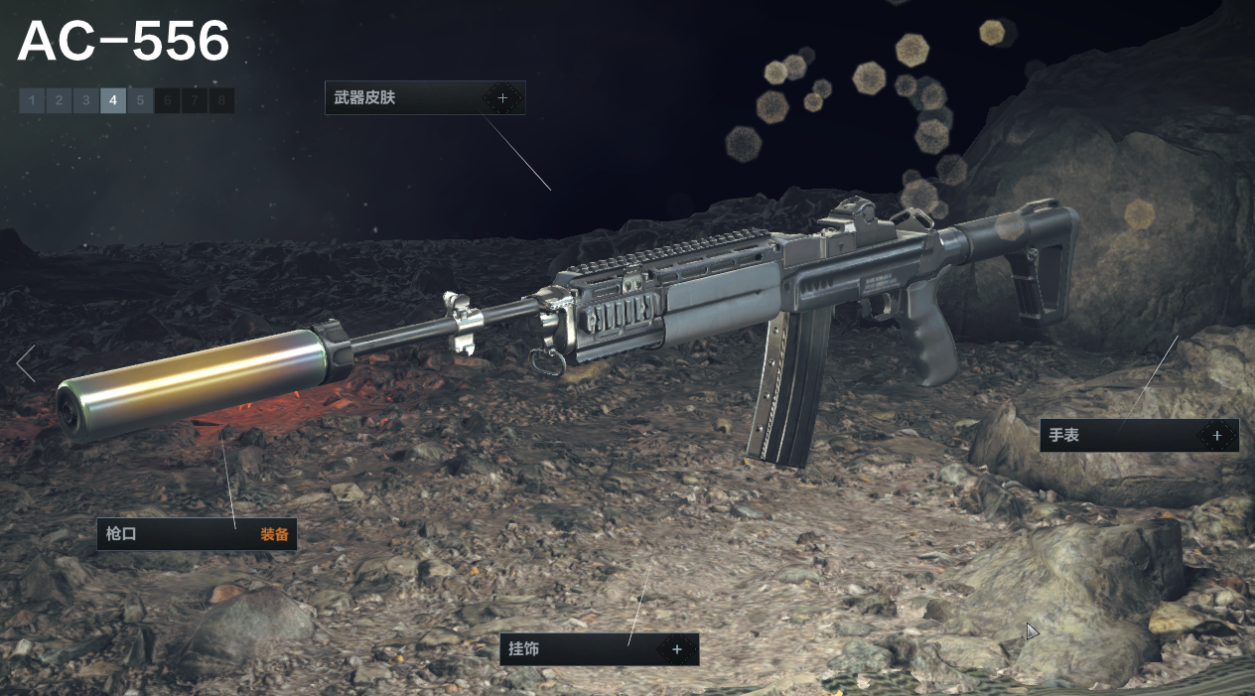This screenshot has height=696, width=1255.
Task: Choose the dimmed loadout slot 8
Action: click(x=221, y=100)
